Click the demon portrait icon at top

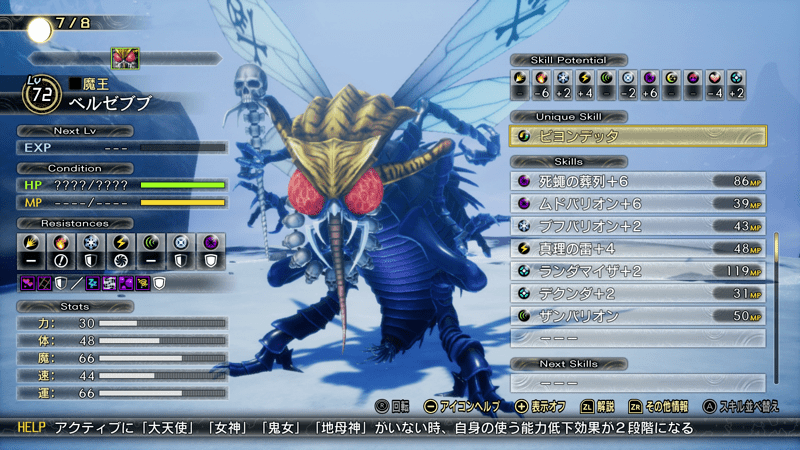click(126, 58)
